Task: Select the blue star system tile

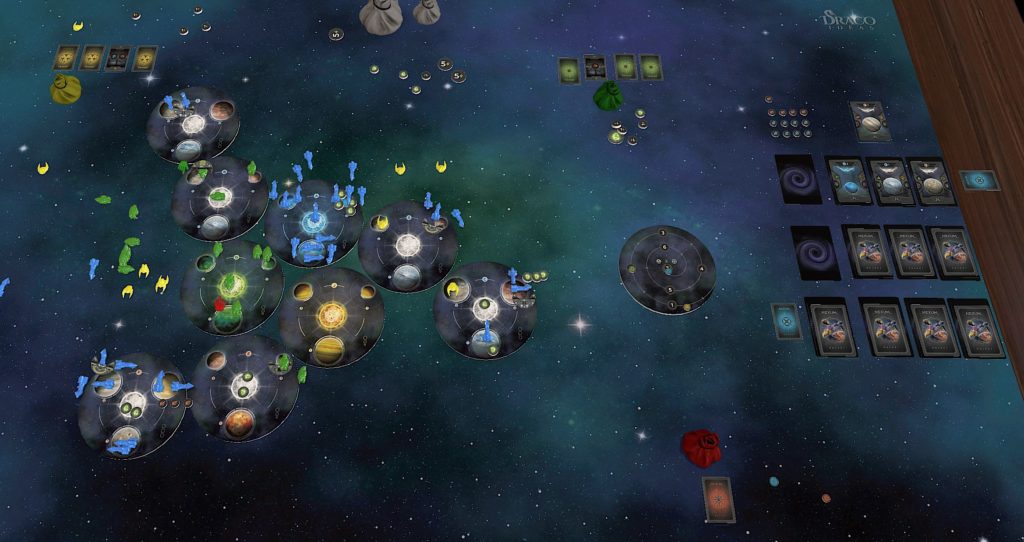Action: tap(314, 222)
